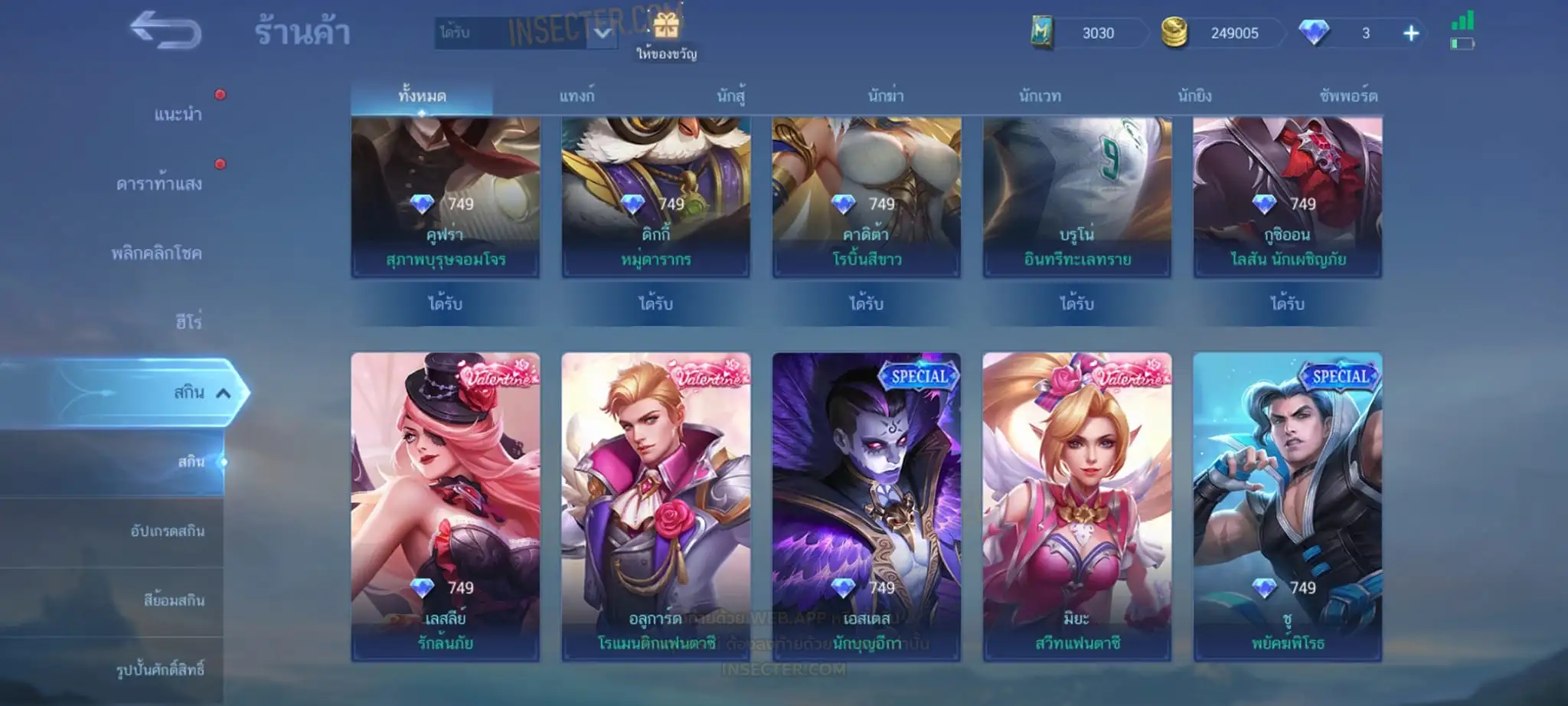Switch to the แทงก์ tab
The image size is (1568, 706).
coord(577,96)
